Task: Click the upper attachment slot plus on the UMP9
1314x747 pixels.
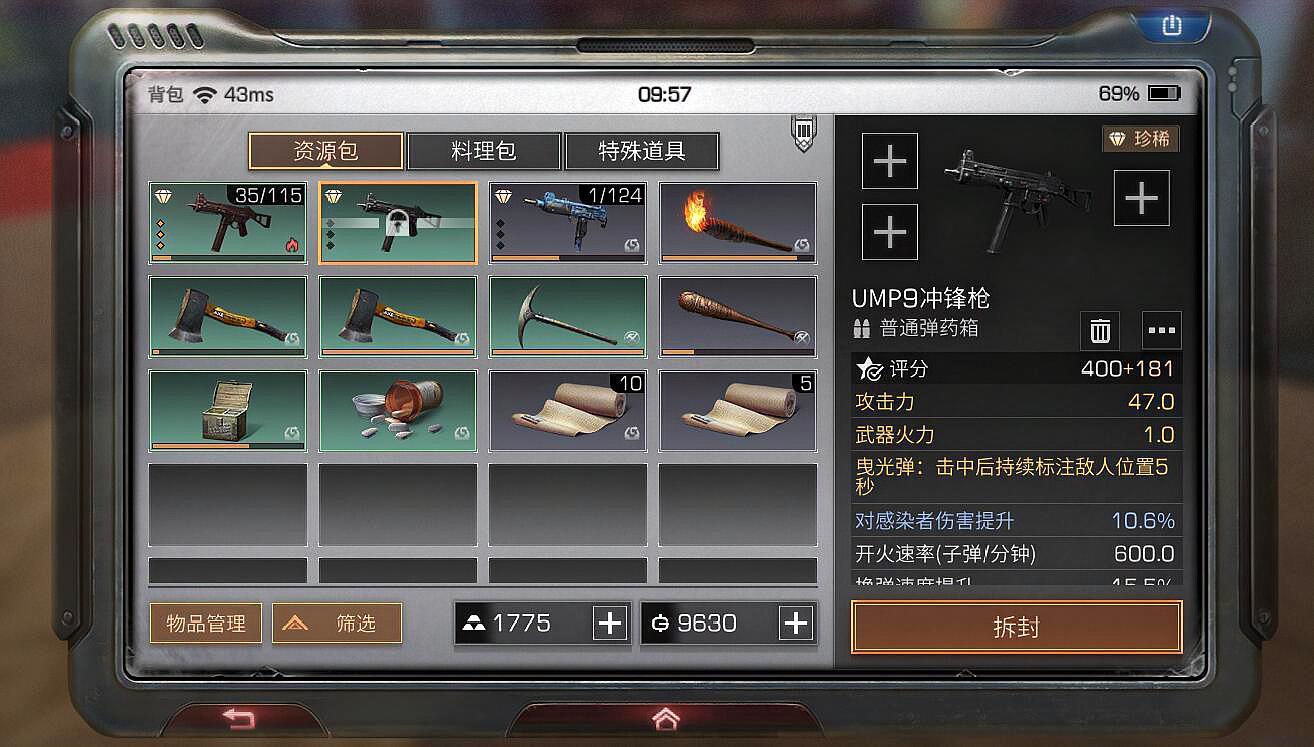Action: [x=889, y=161]
